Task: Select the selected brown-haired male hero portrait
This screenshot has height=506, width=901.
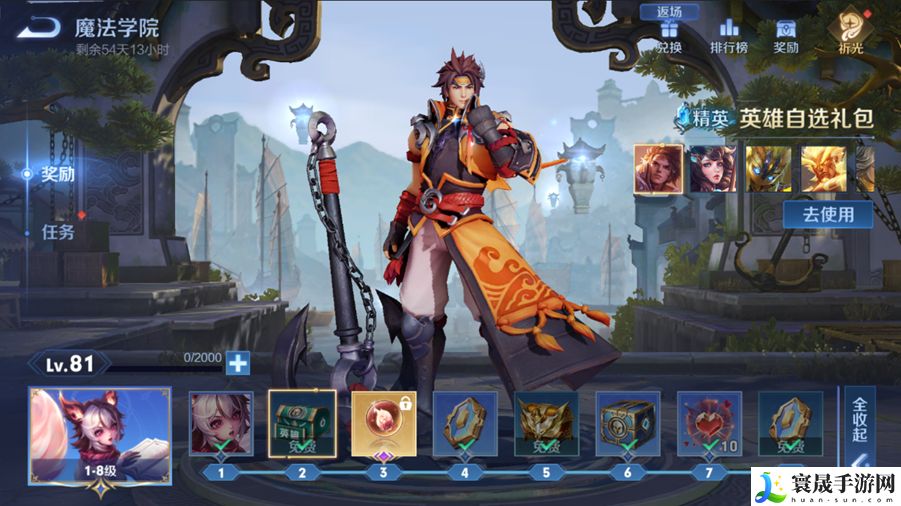Action: click(658, 168)
